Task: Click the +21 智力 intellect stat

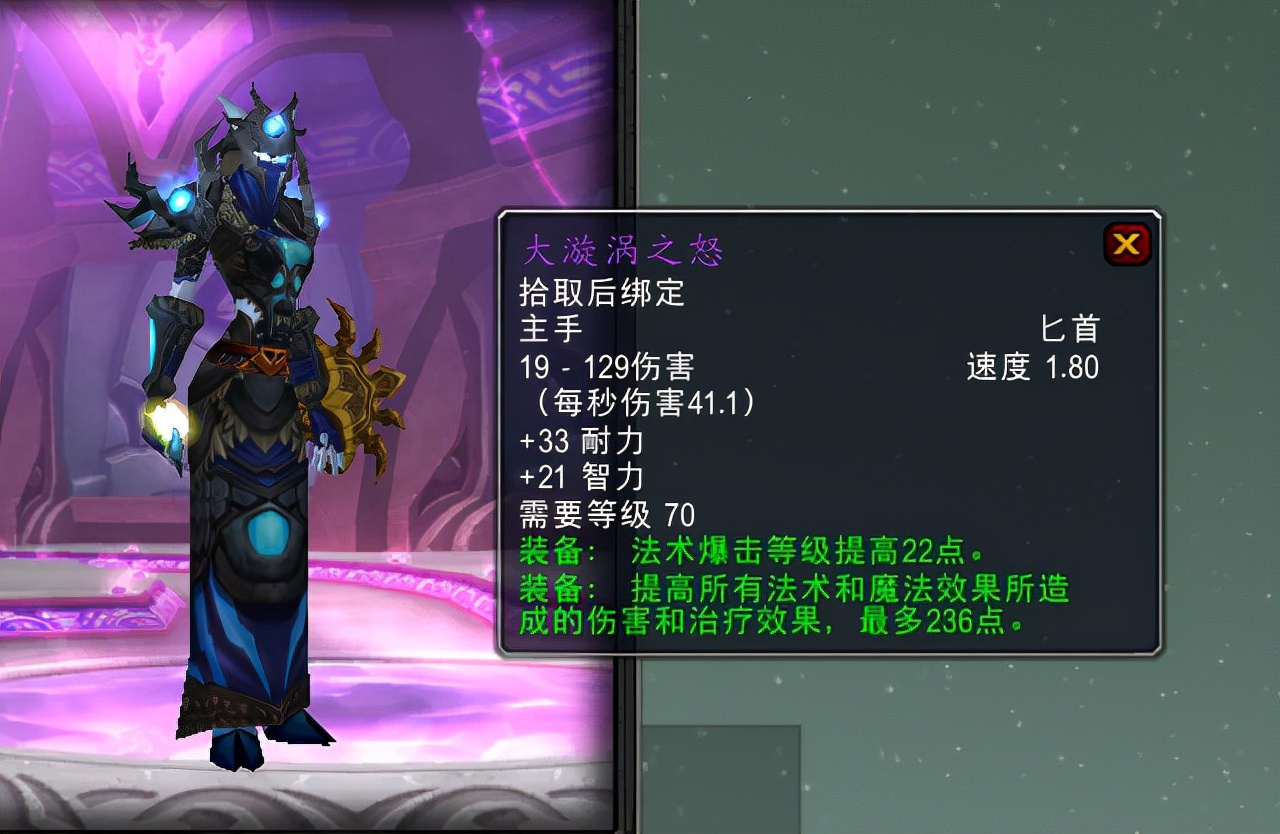Action: [x=580, y=478]
